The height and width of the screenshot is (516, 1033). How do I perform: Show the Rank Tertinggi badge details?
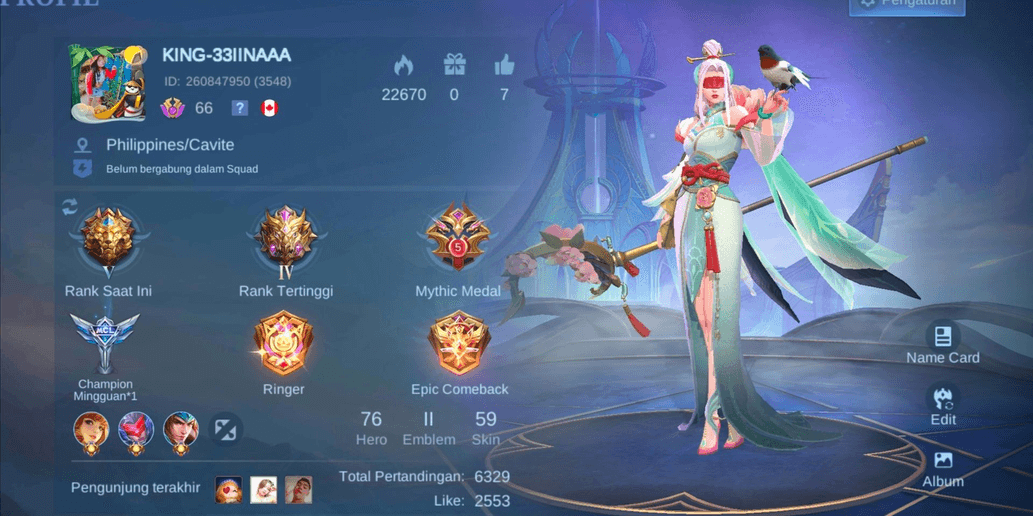[286, 240]
